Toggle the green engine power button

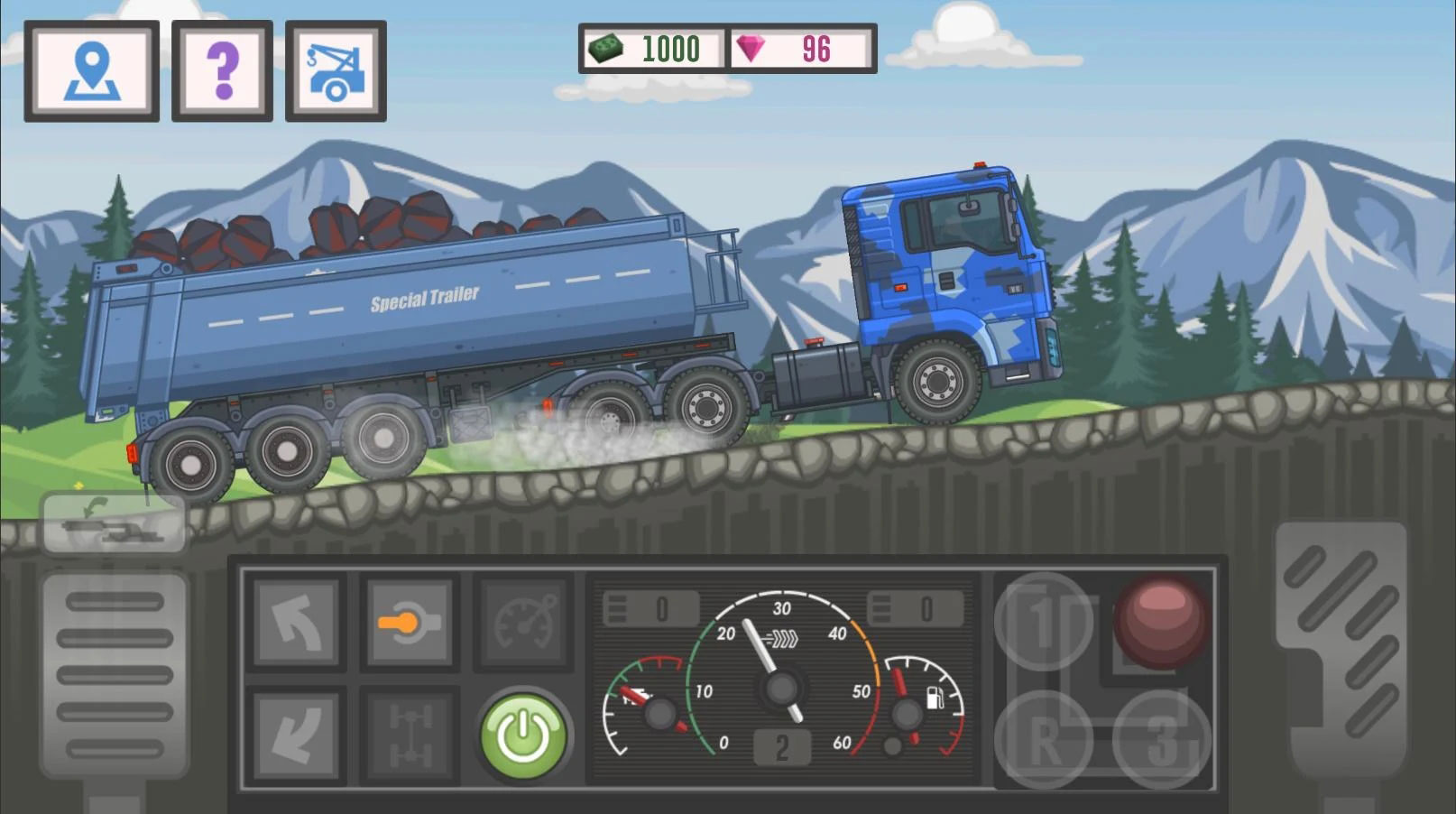pyautogui.click(x=523, y=735)
